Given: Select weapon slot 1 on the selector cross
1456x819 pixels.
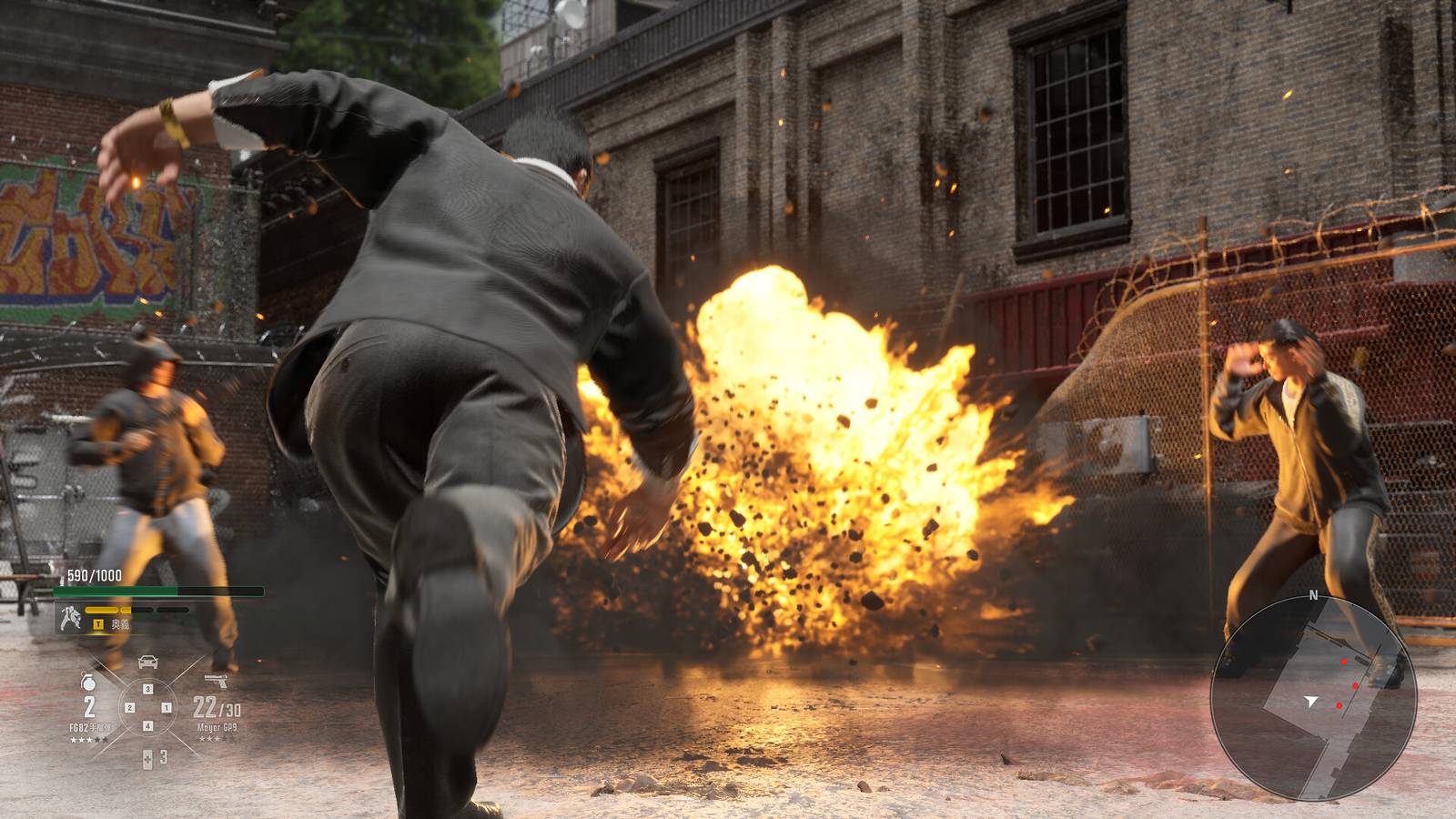Looking at the screenshot, I should point(165,707).
